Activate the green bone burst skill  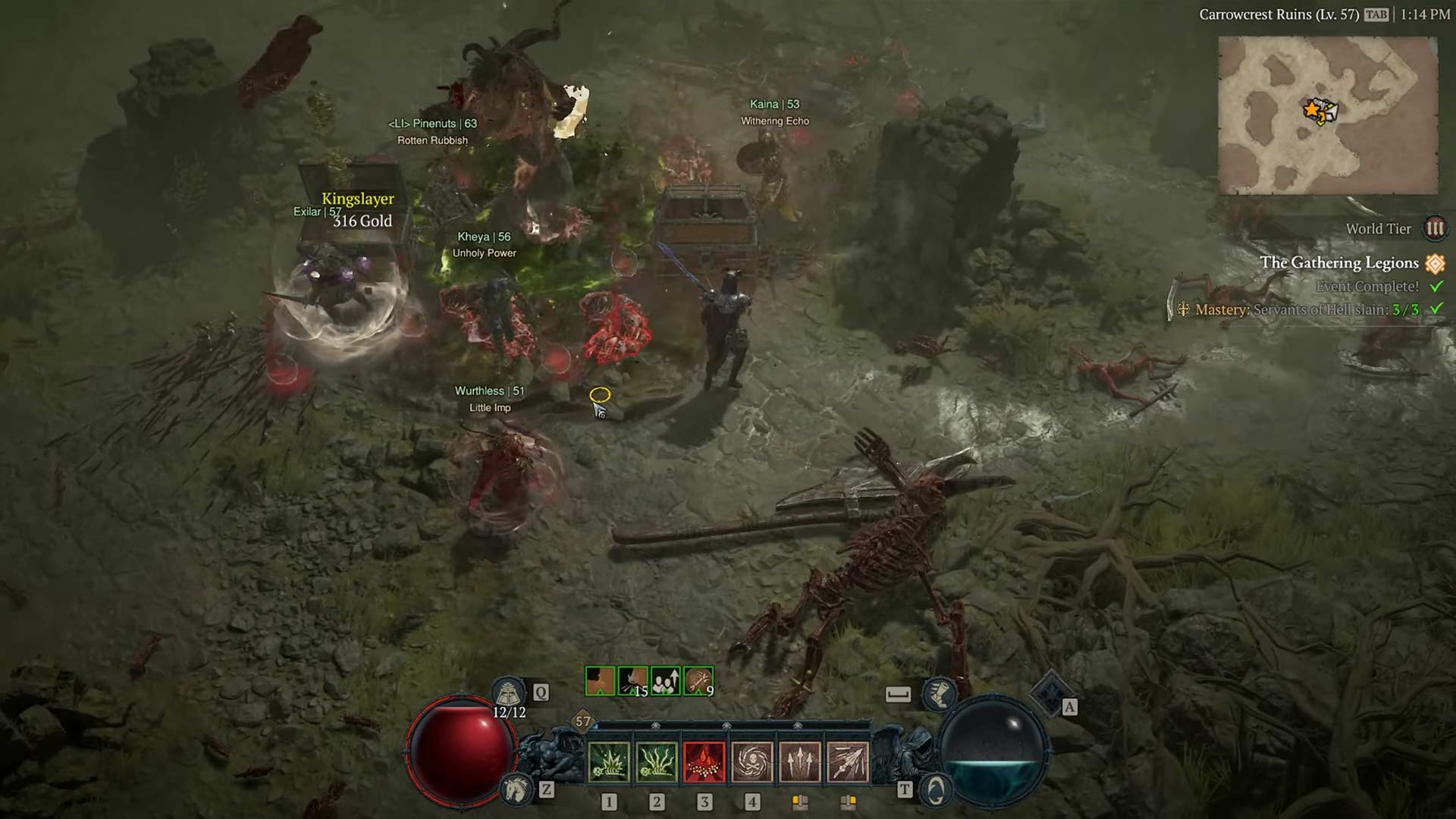(608, 761)
